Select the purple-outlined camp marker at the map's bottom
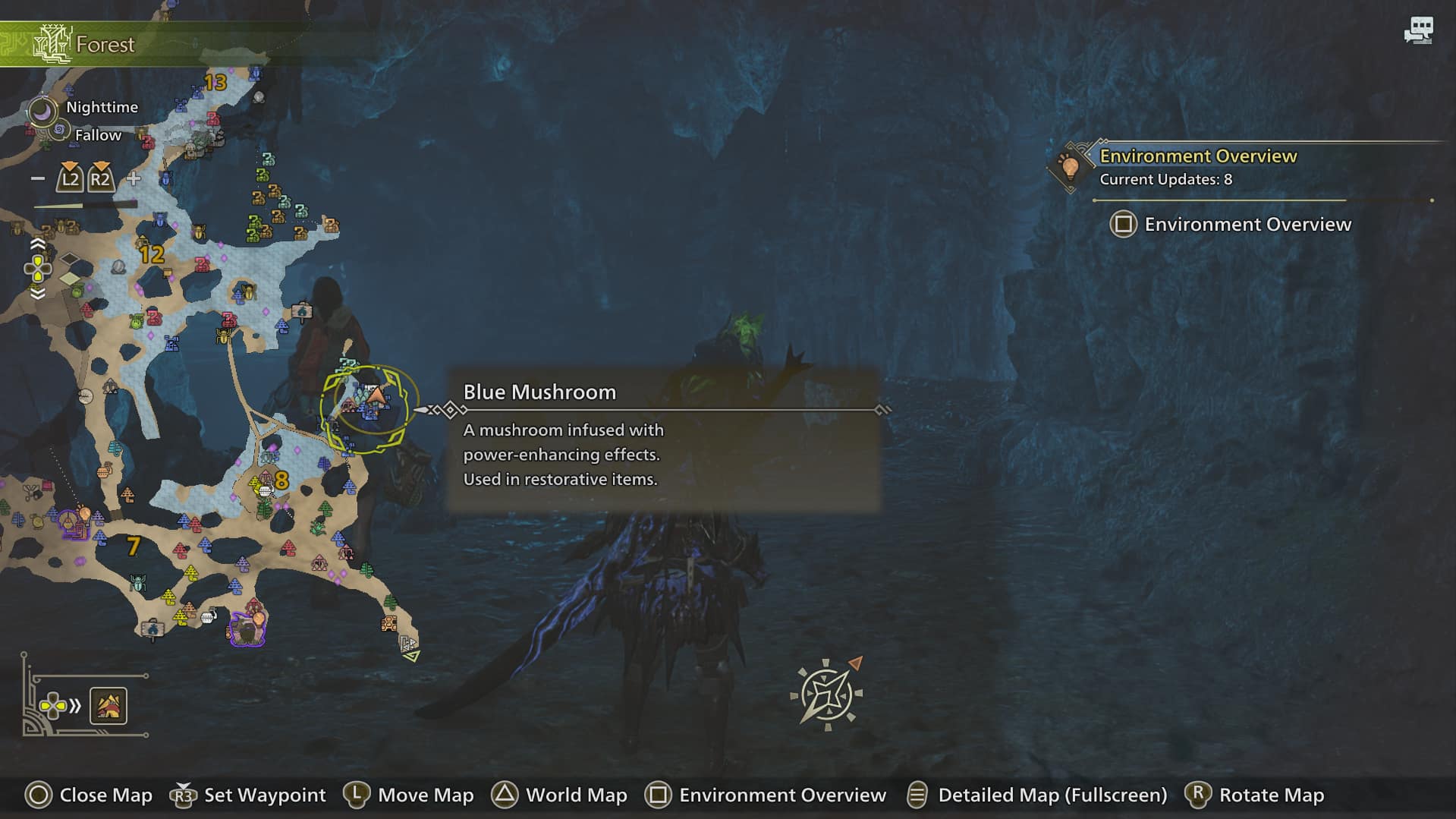1456x819 pixels. pyautogui.click(x=247, y=629)
